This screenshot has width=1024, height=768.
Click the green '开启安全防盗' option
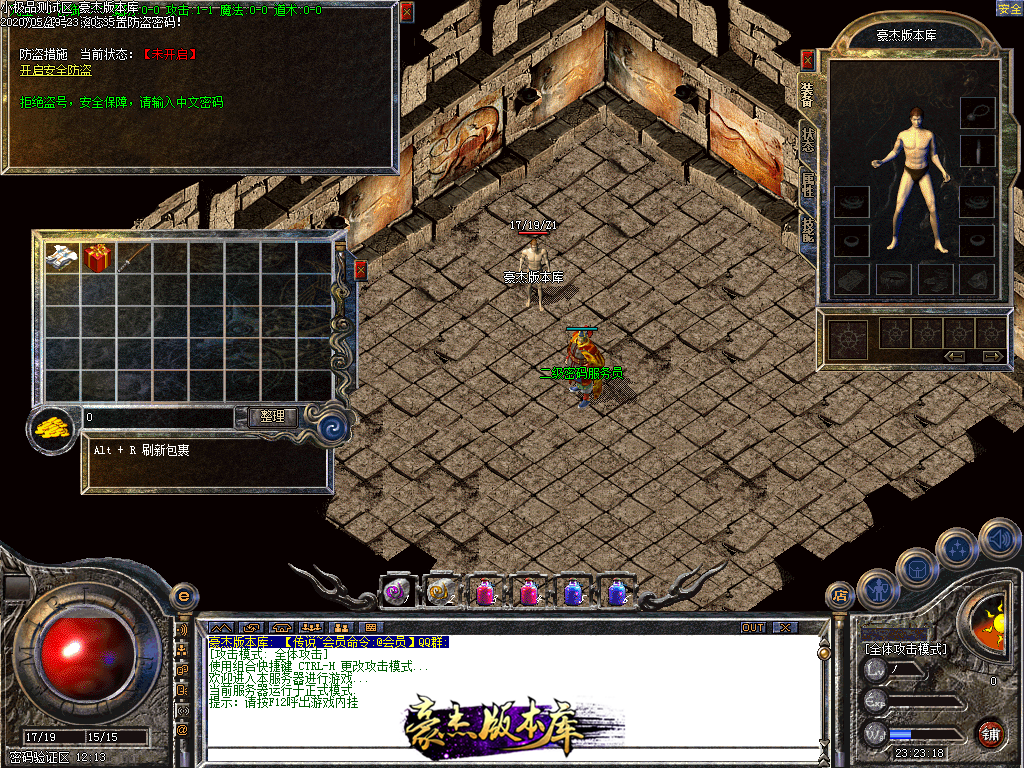point(56,71)
